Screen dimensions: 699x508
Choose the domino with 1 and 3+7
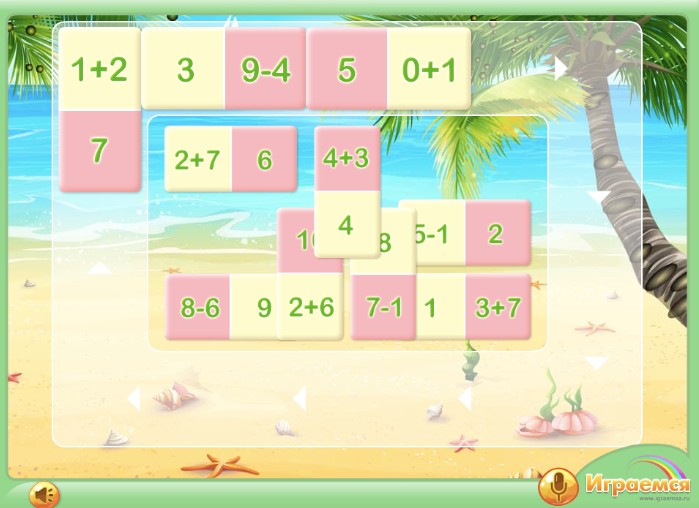coord(472,307)
